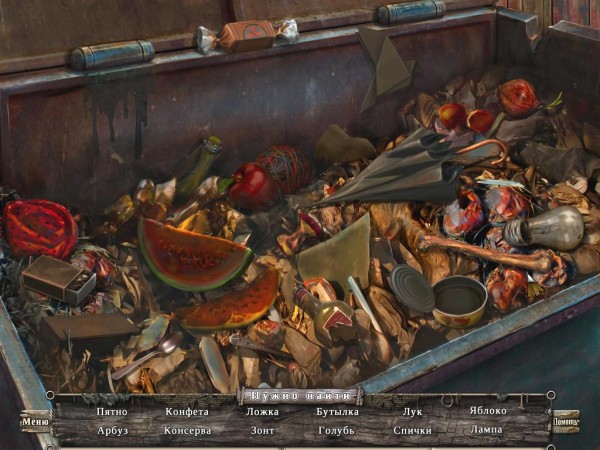Open the Меню button
600x450 pixels.
(x=35, y=421)
